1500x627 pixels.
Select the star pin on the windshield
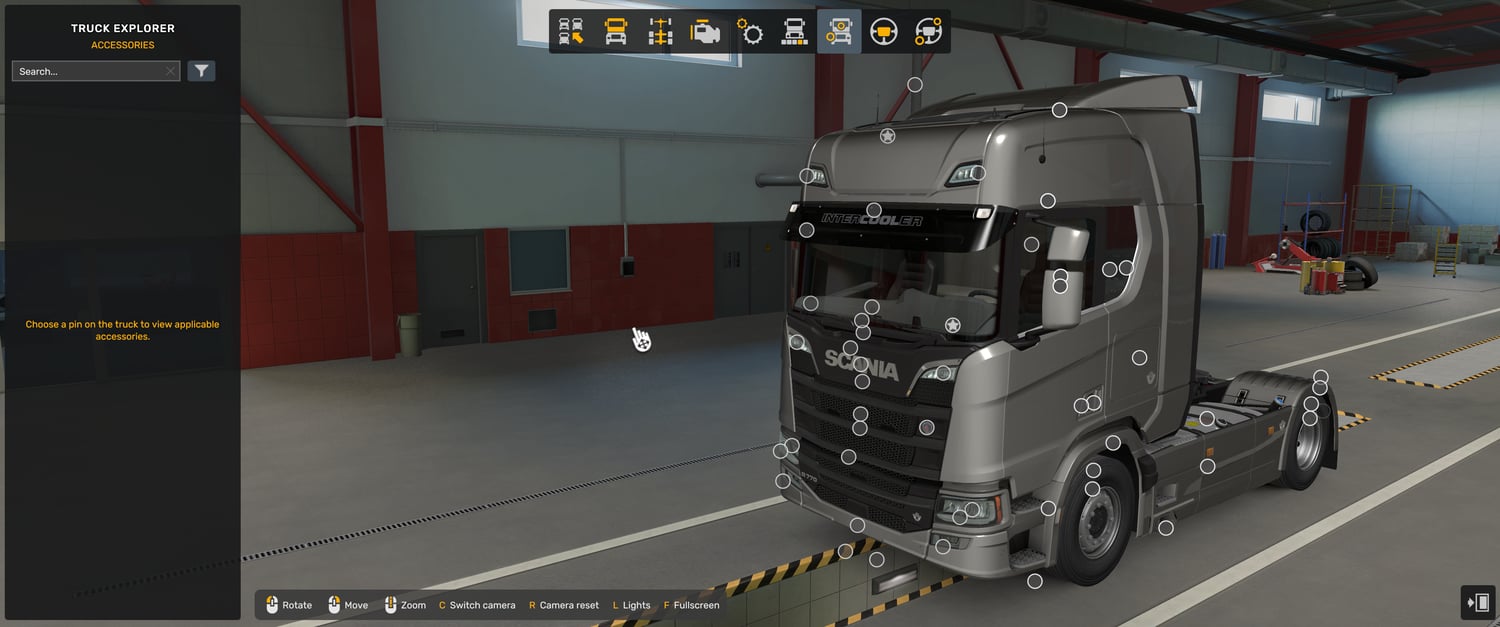(953, 325)
